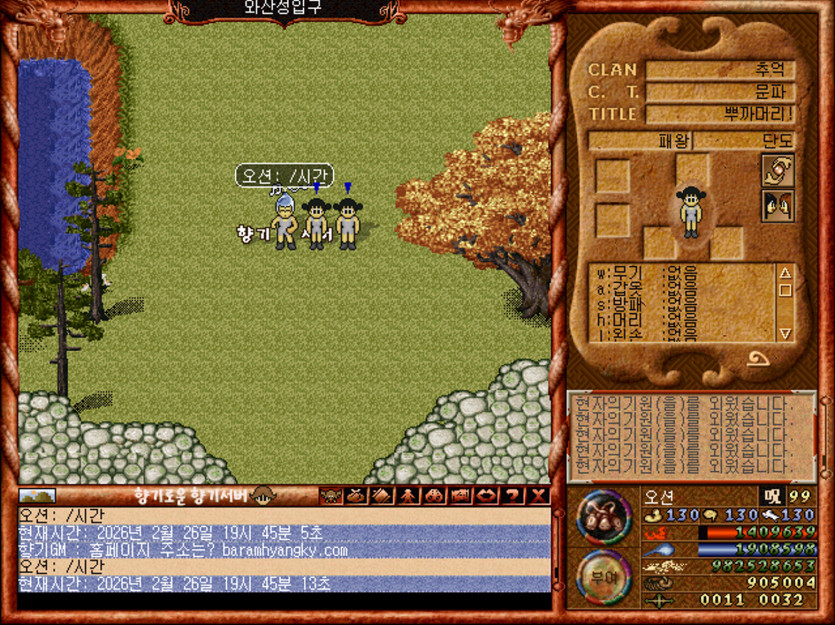The height and width of the screenshot is (625, 835).
Task: Click the swirl button below the equipment list
Action: tap(757, 360)
